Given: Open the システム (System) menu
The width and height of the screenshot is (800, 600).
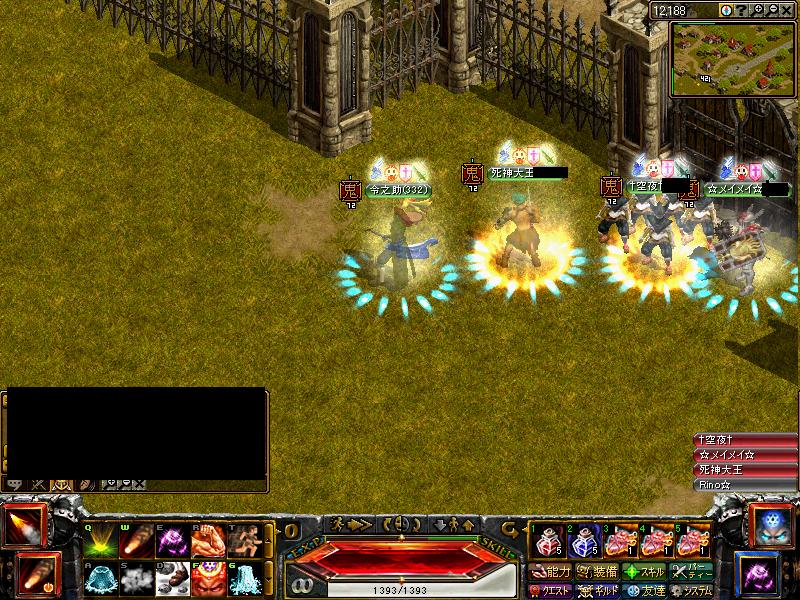Looking at the screenshot, I should pos(691,590).
